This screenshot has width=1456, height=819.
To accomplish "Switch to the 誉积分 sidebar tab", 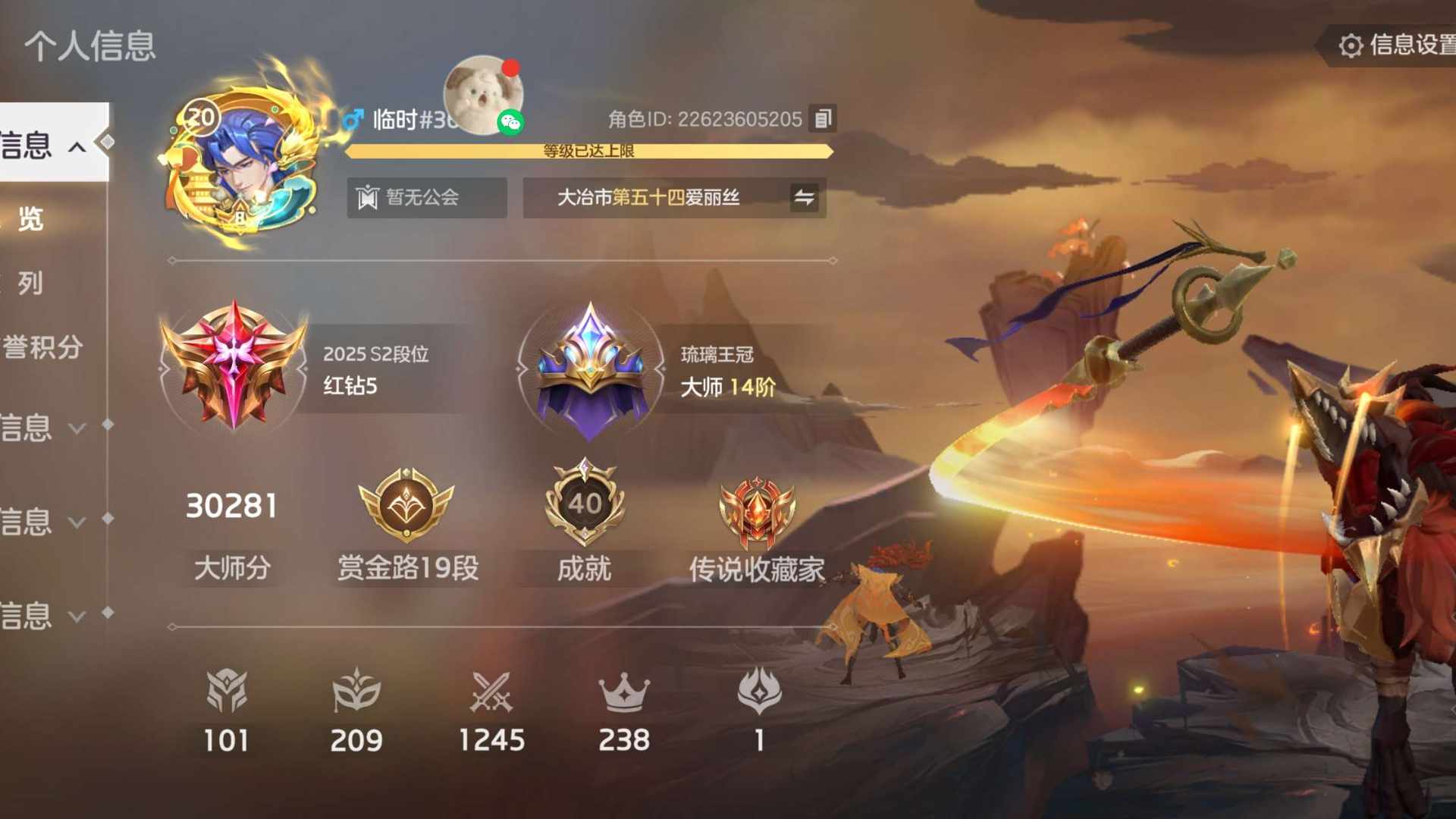I will click(x=42, y=347).
